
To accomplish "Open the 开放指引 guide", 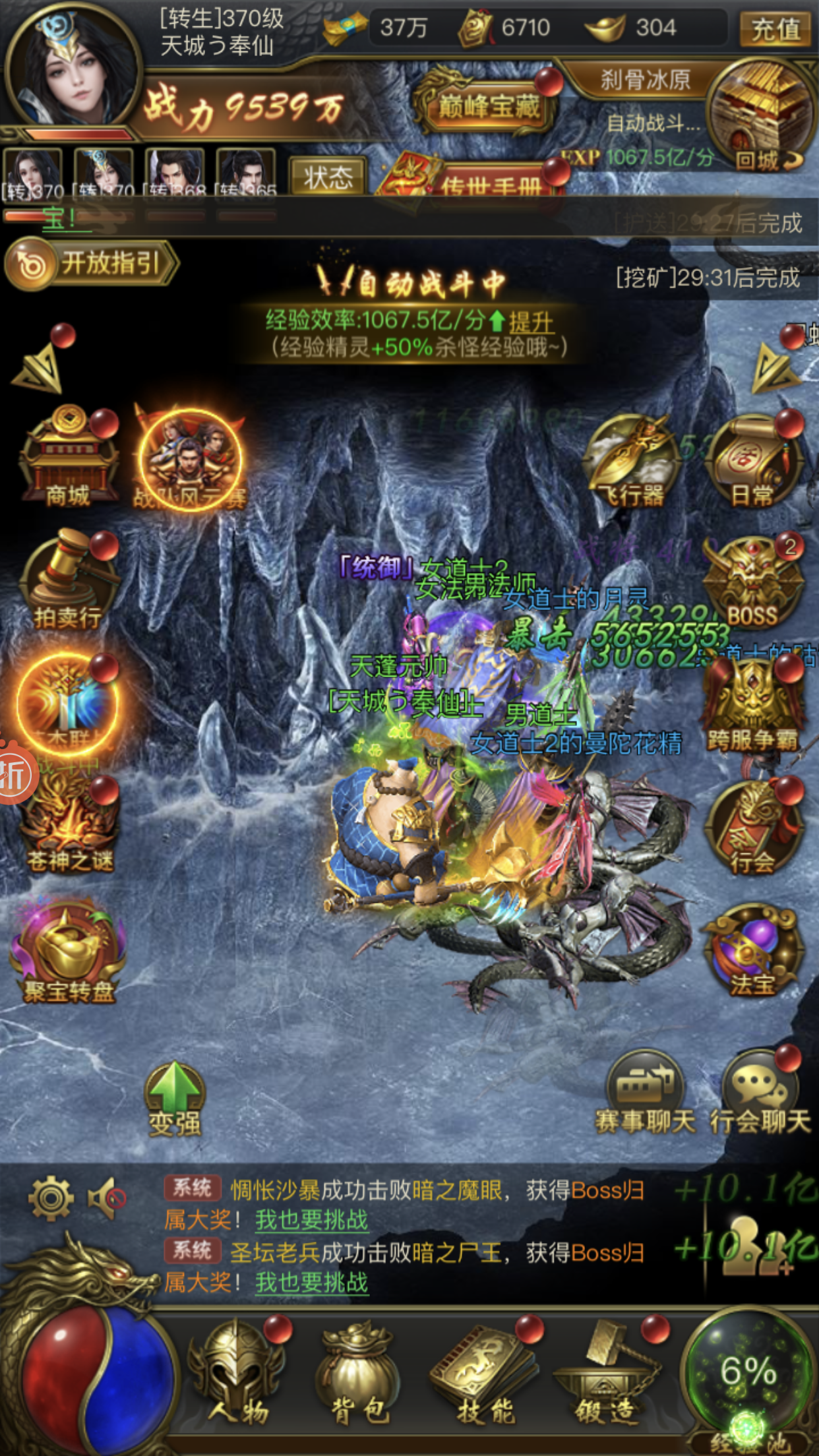I will (91, 265).
